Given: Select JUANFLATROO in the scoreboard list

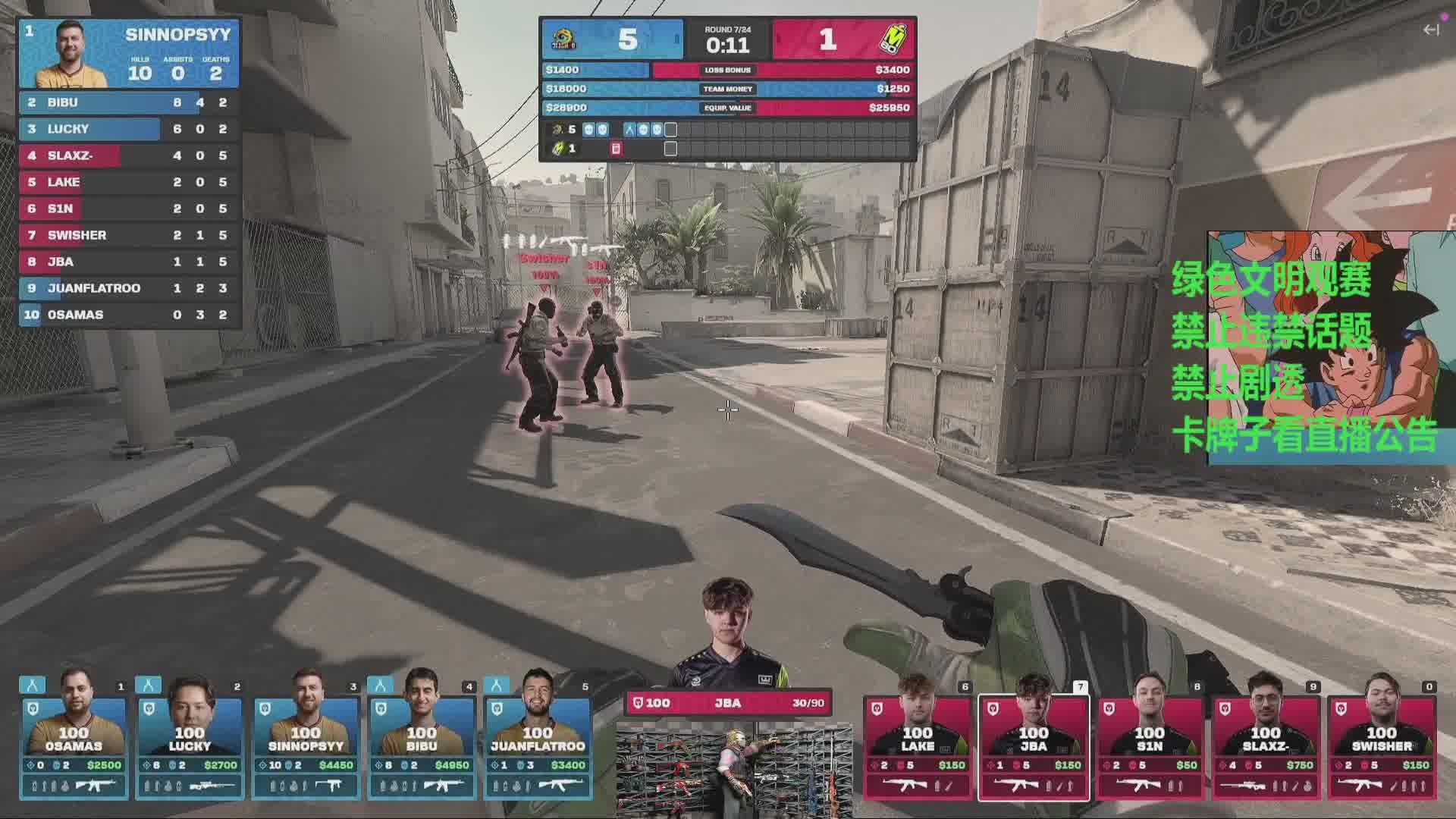Looking at the screenshot, I should coord(129,288).
